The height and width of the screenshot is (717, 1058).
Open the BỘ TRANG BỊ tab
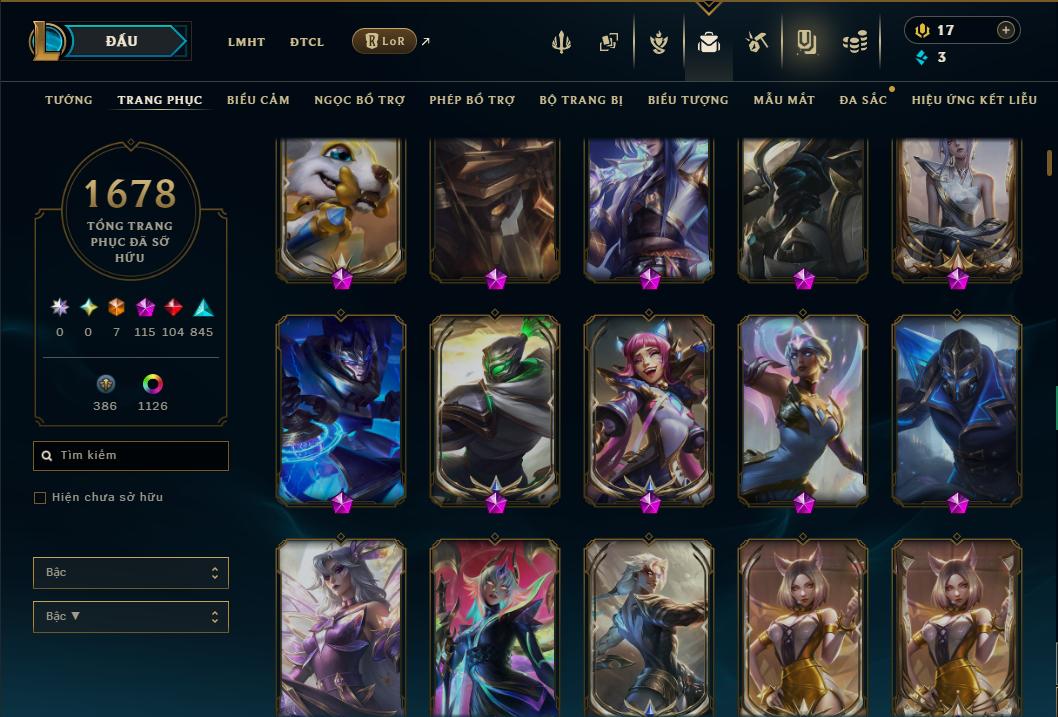click(x=581, y=100)
